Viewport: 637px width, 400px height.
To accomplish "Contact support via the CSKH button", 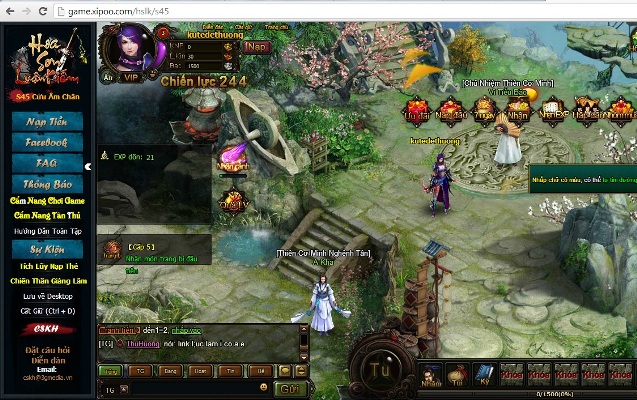I will (x=47, y=329).
